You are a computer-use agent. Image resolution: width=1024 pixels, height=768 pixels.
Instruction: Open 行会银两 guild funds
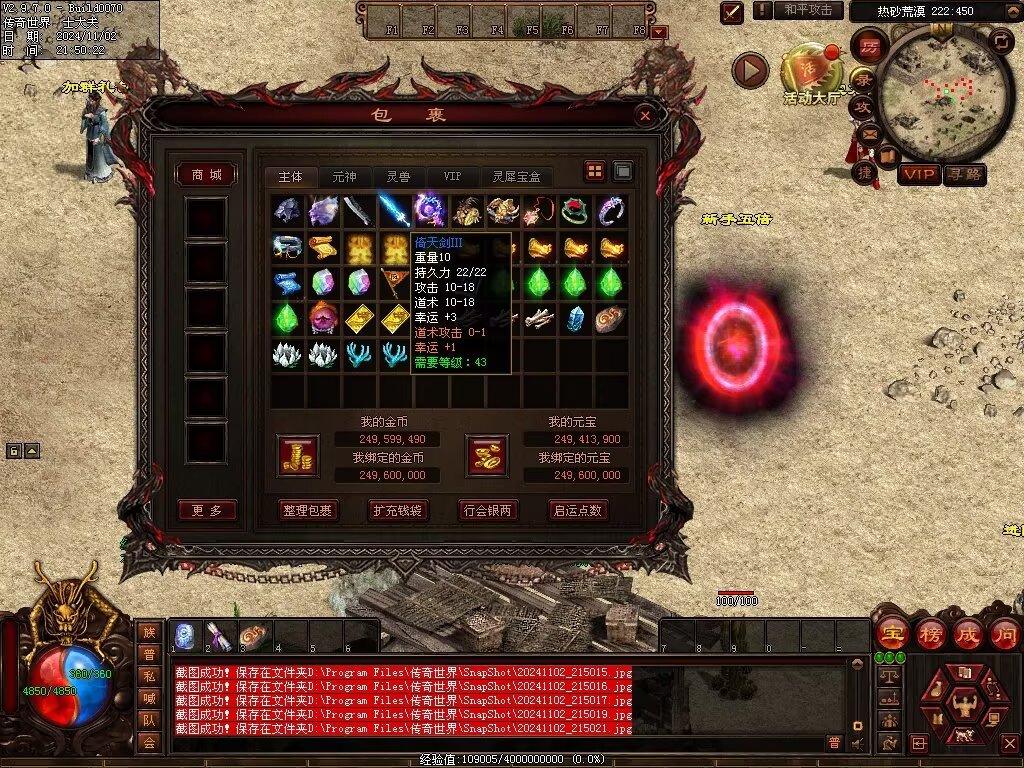[488, 510]
